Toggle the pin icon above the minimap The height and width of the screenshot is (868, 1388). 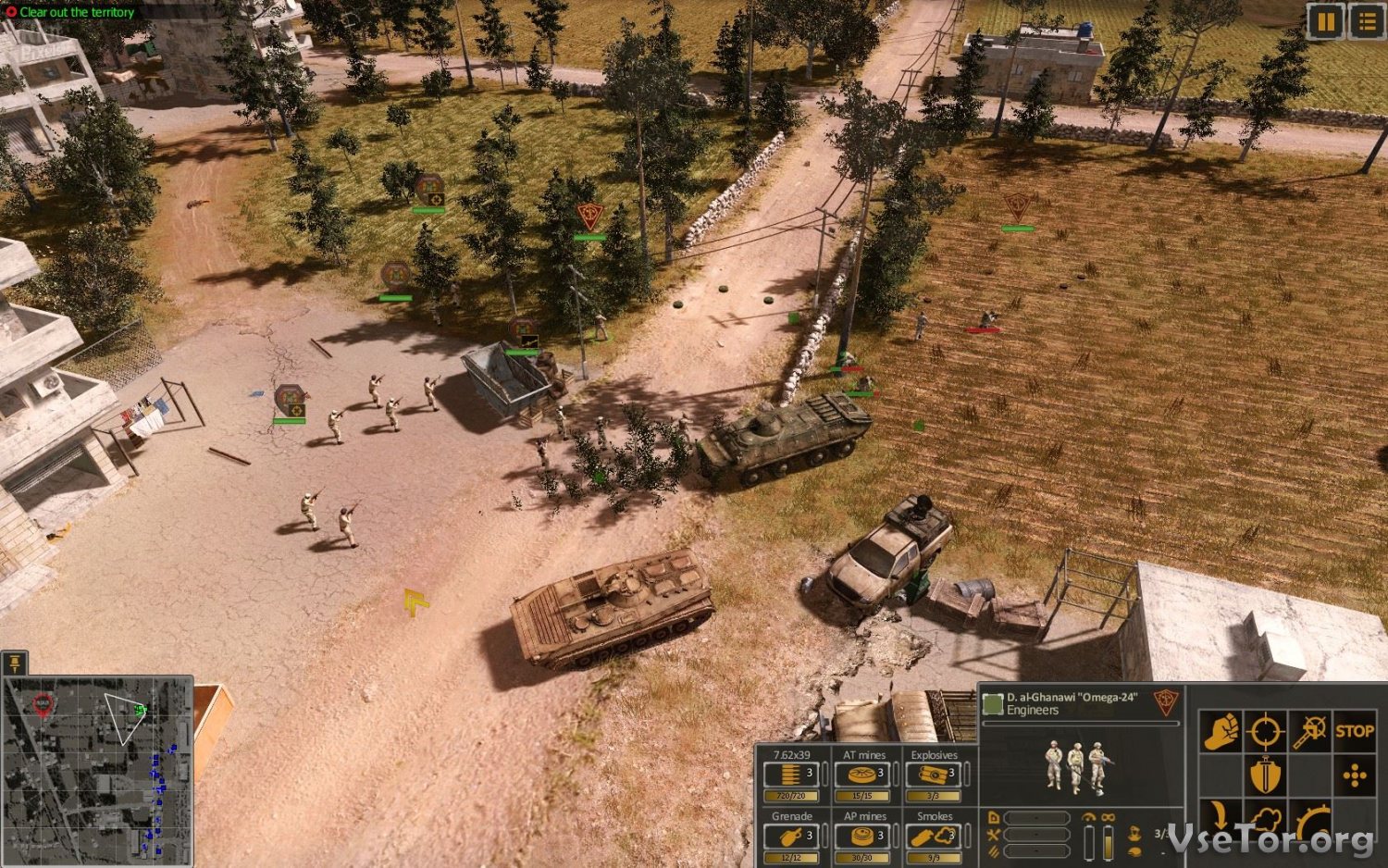tap(15, 663)
